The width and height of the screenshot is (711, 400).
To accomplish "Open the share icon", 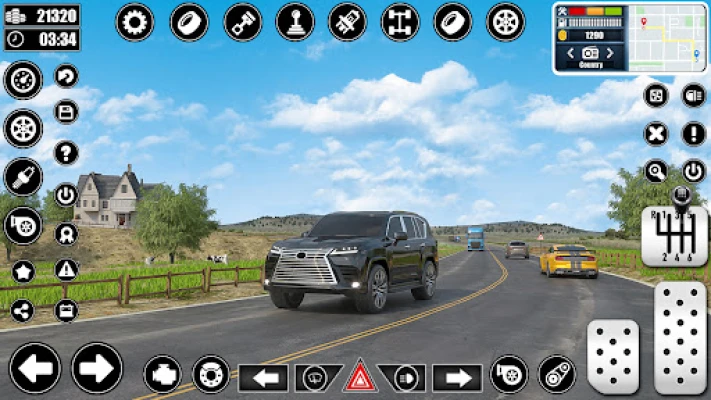I will tap(22, 310).
